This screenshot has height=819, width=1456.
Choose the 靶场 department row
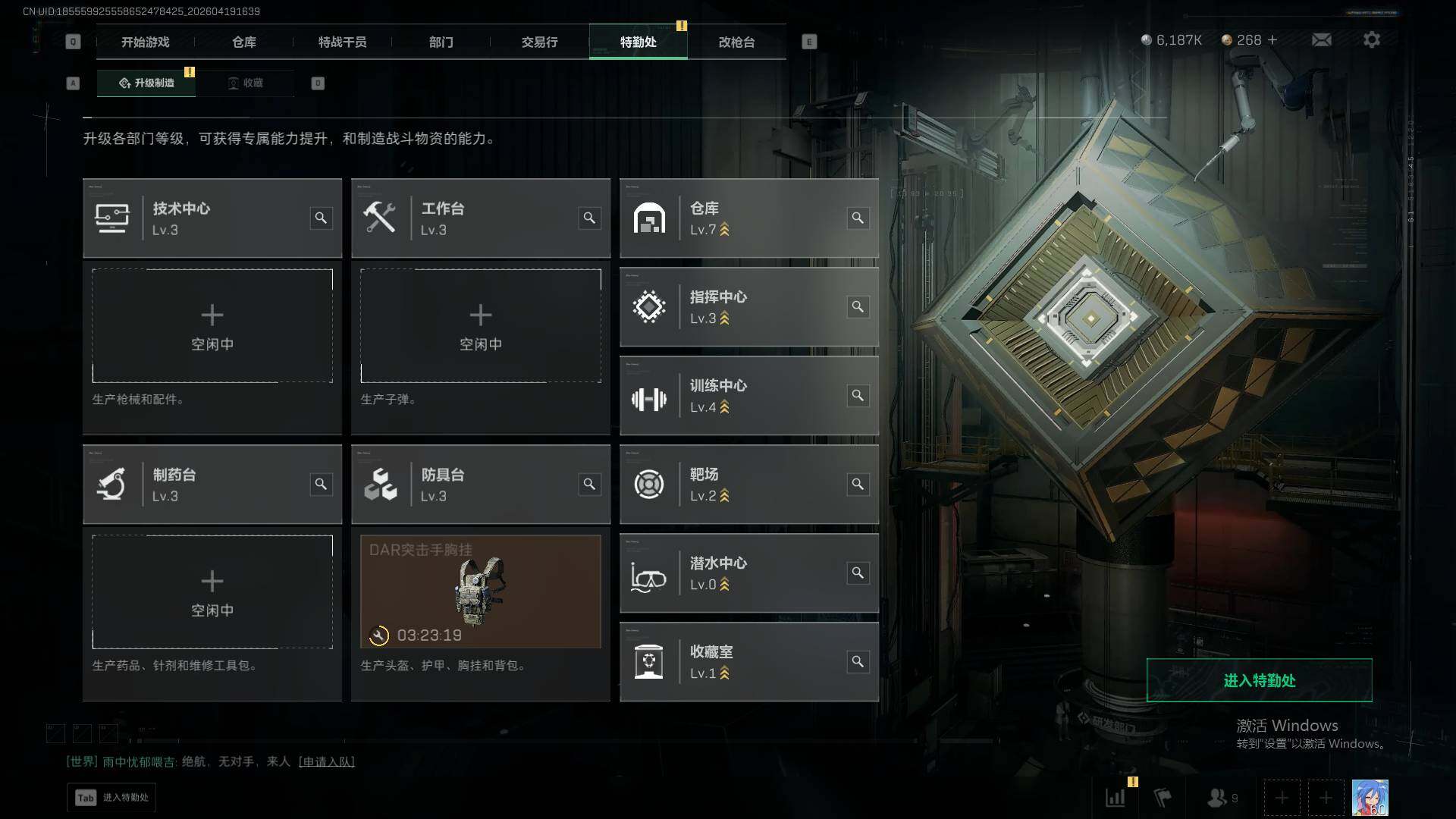click(x=748, y=485)
